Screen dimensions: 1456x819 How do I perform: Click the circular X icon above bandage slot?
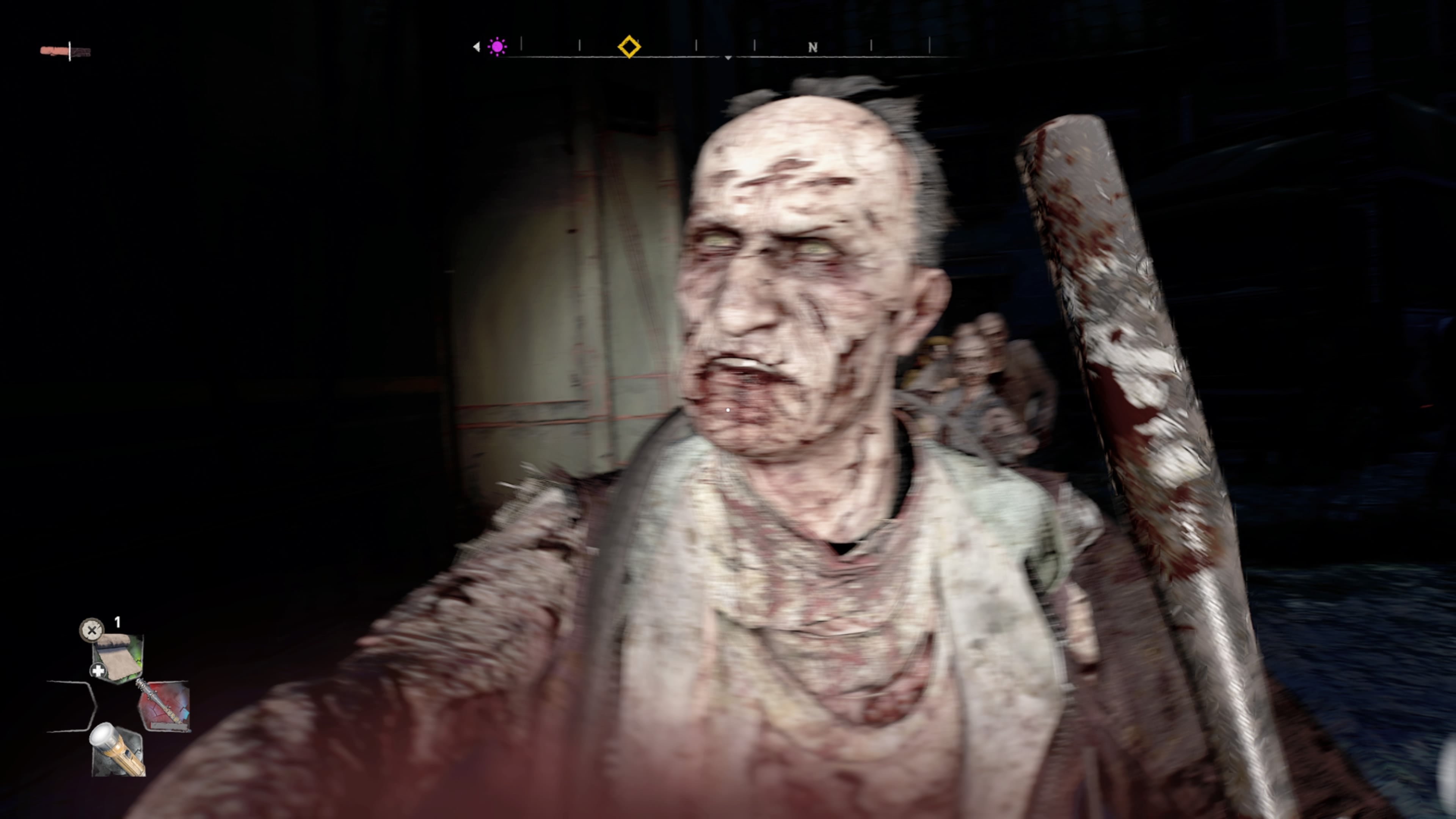coord(91,630)
